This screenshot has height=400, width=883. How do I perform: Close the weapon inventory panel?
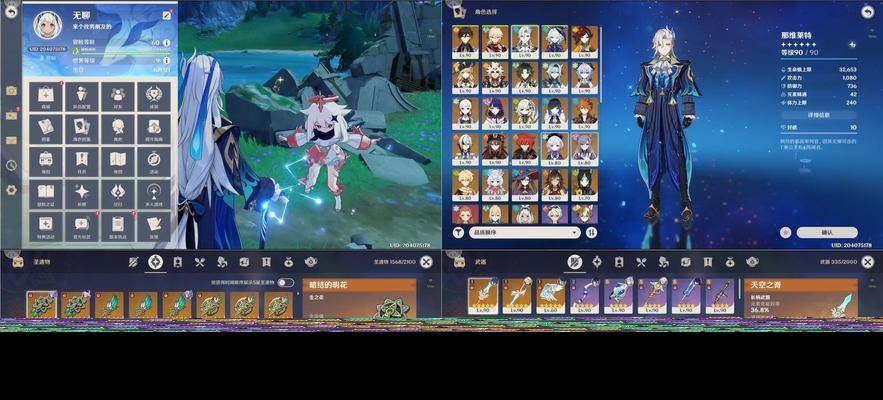click(x=867, y=262)
